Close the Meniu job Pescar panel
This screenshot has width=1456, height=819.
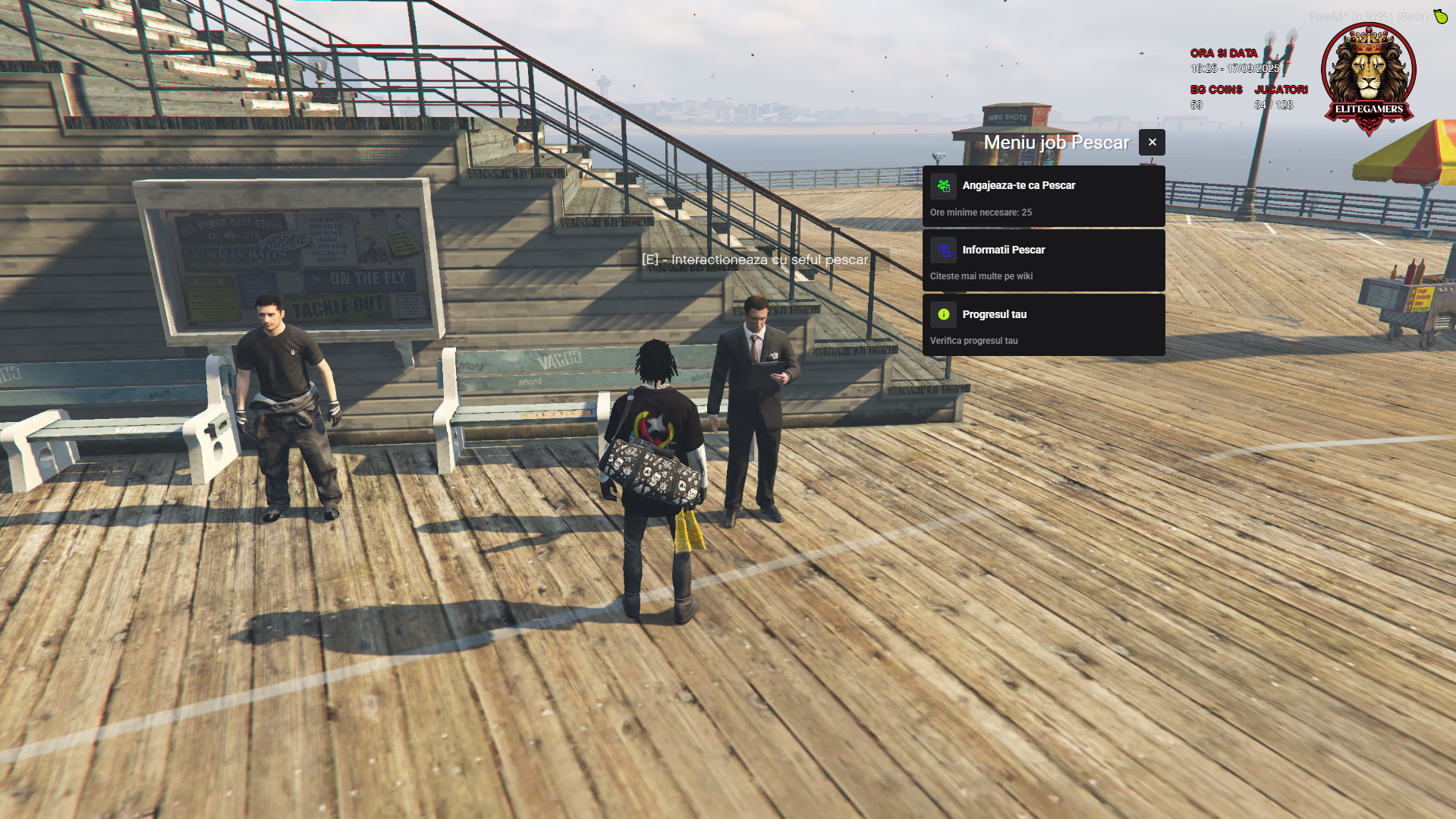pos(1152,143)
